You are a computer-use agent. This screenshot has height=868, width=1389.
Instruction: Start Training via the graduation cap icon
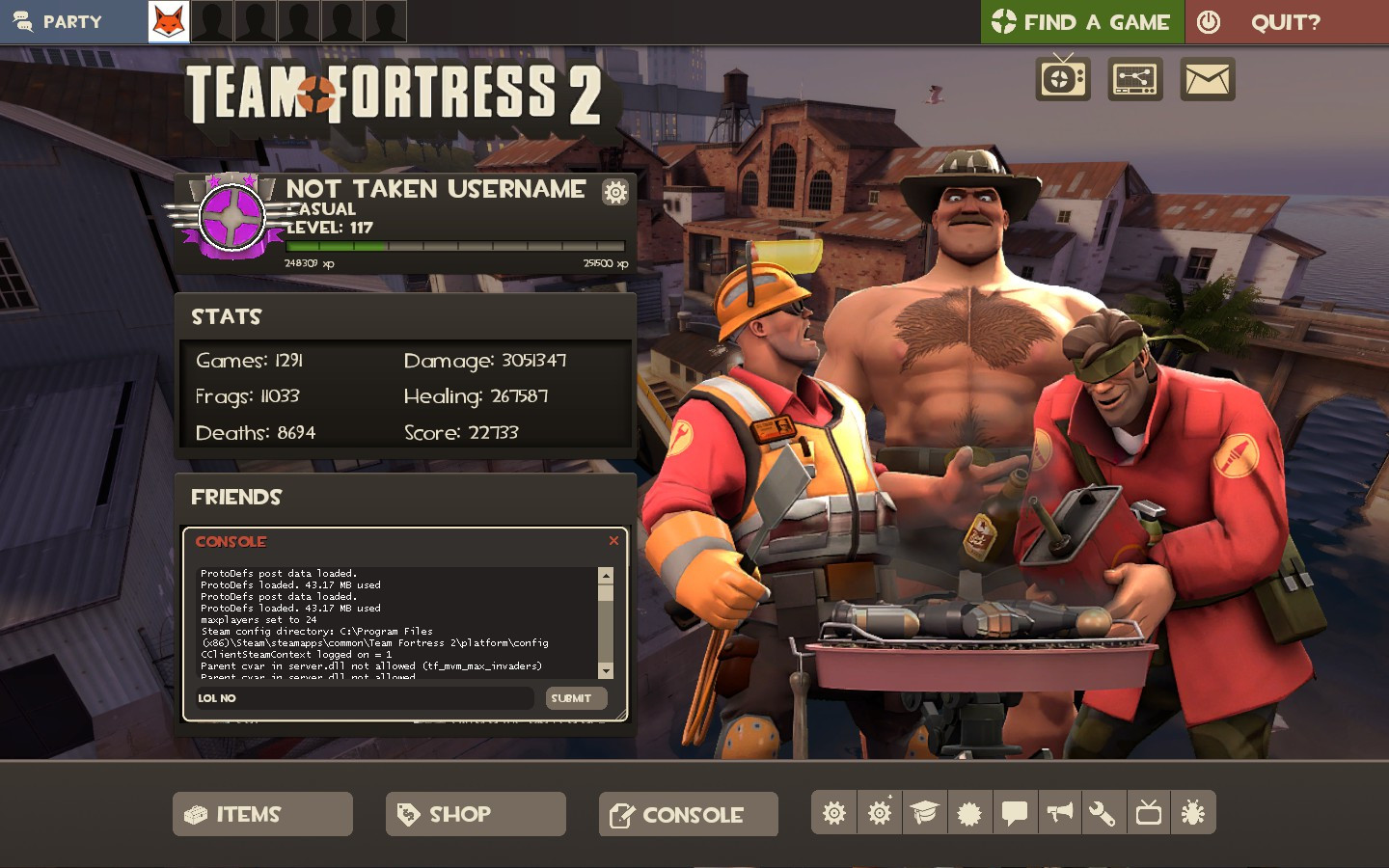tap(924, 813)
